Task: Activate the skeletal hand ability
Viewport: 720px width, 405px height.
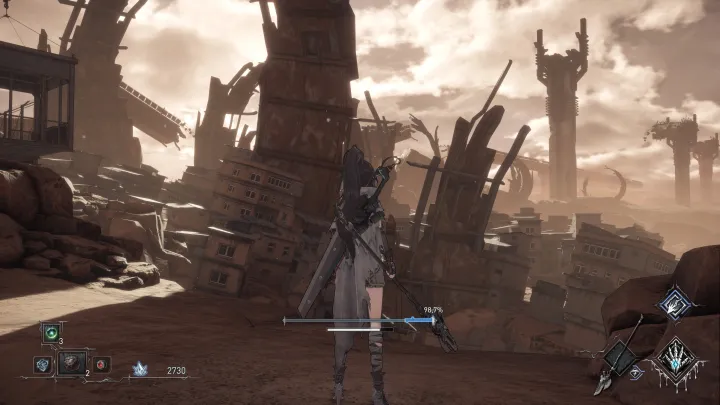Action: [676, 357]
